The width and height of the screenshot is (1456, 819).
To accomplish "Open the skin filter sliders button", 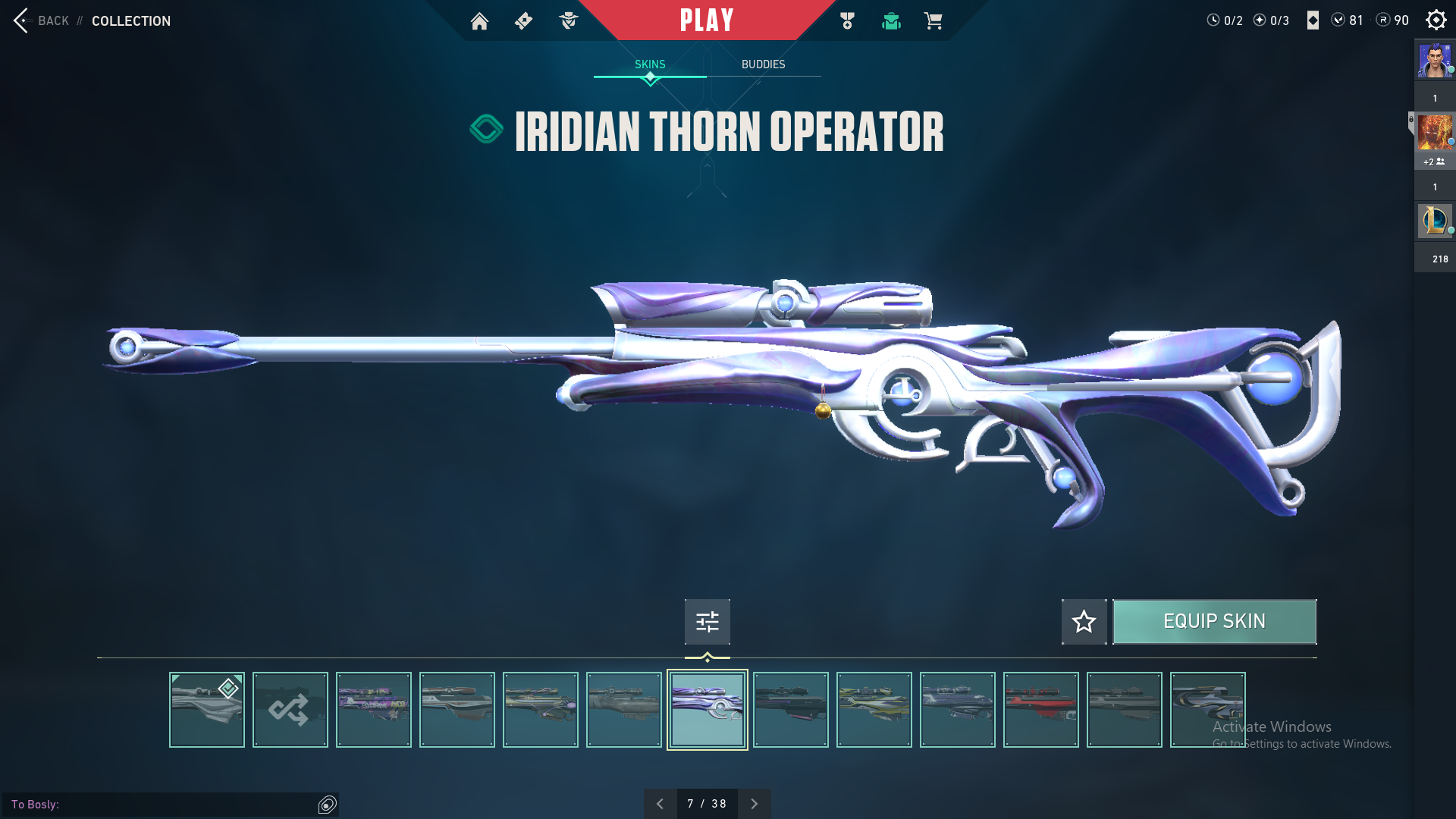I will 707,622.
